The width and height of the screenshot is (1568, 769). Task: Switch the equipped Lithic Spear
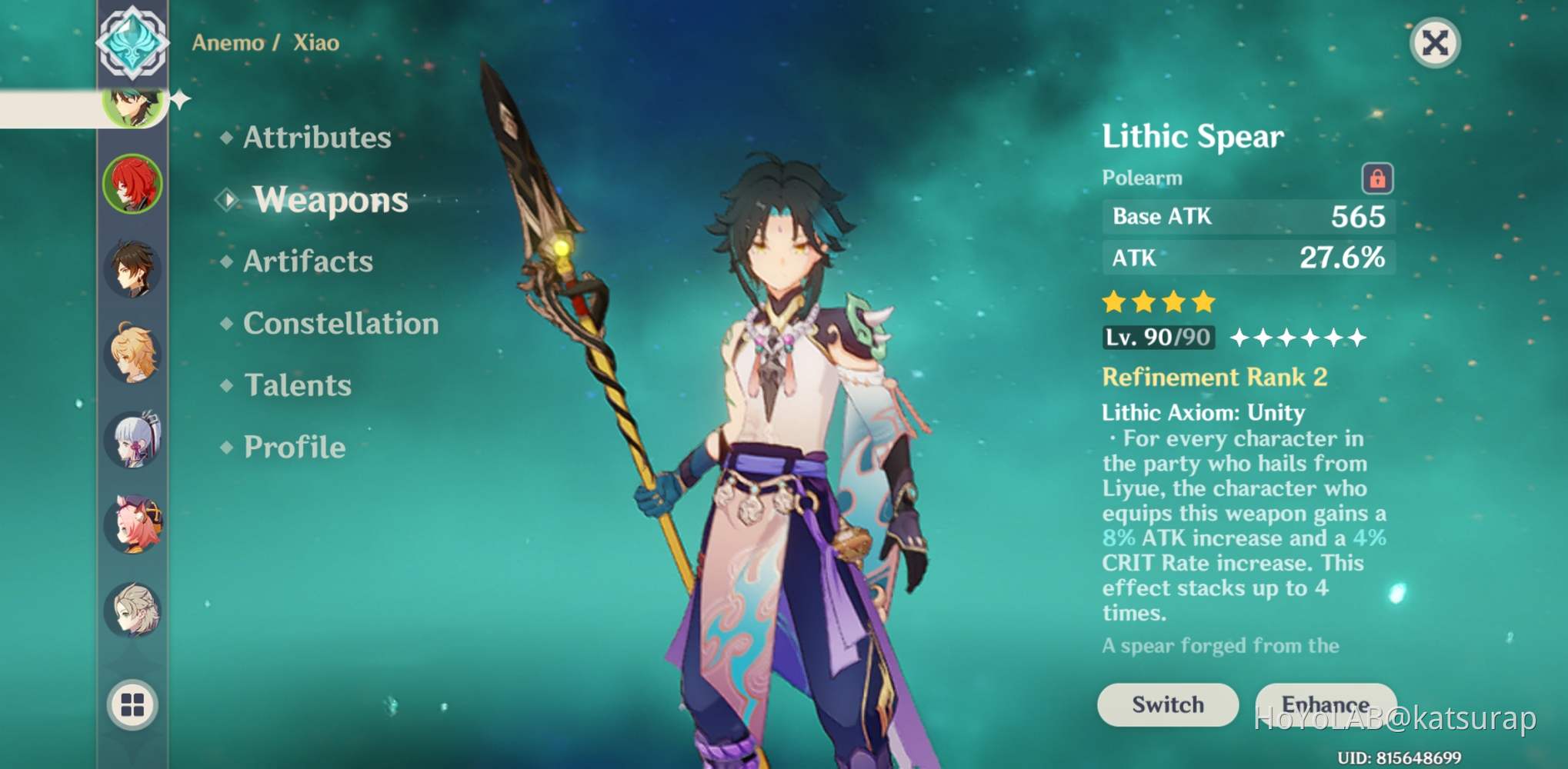(1167, 704)
